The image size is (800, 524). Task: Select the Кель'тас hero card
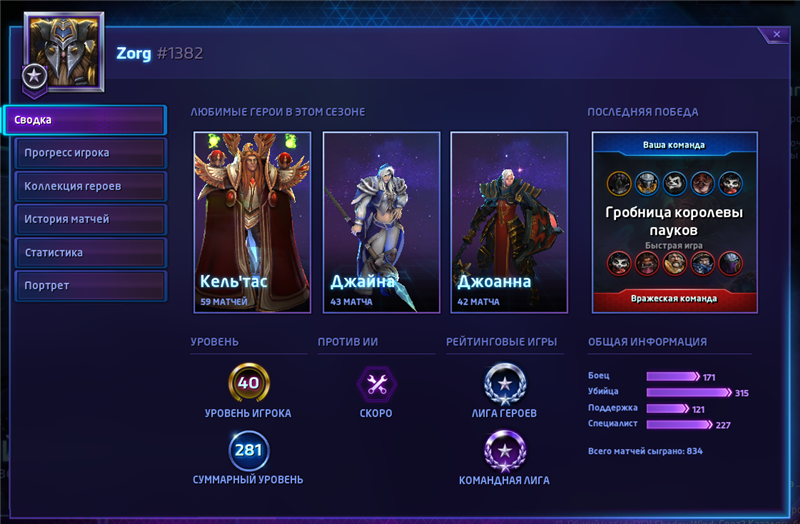click(252, 221)
